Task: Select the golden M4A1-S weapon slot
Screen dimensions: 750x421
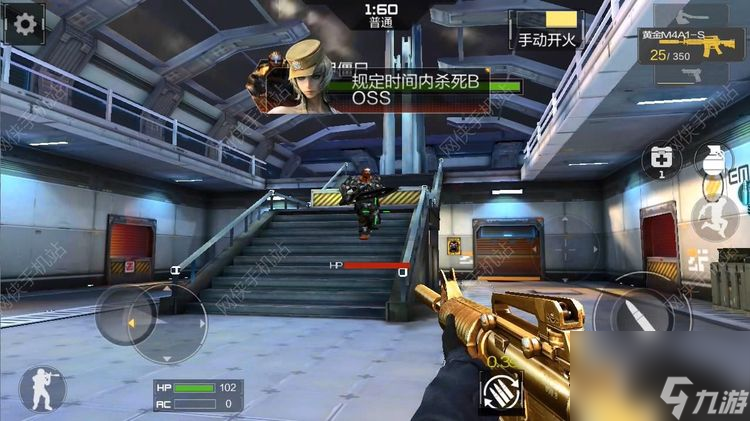Action: tap(699, 45)
